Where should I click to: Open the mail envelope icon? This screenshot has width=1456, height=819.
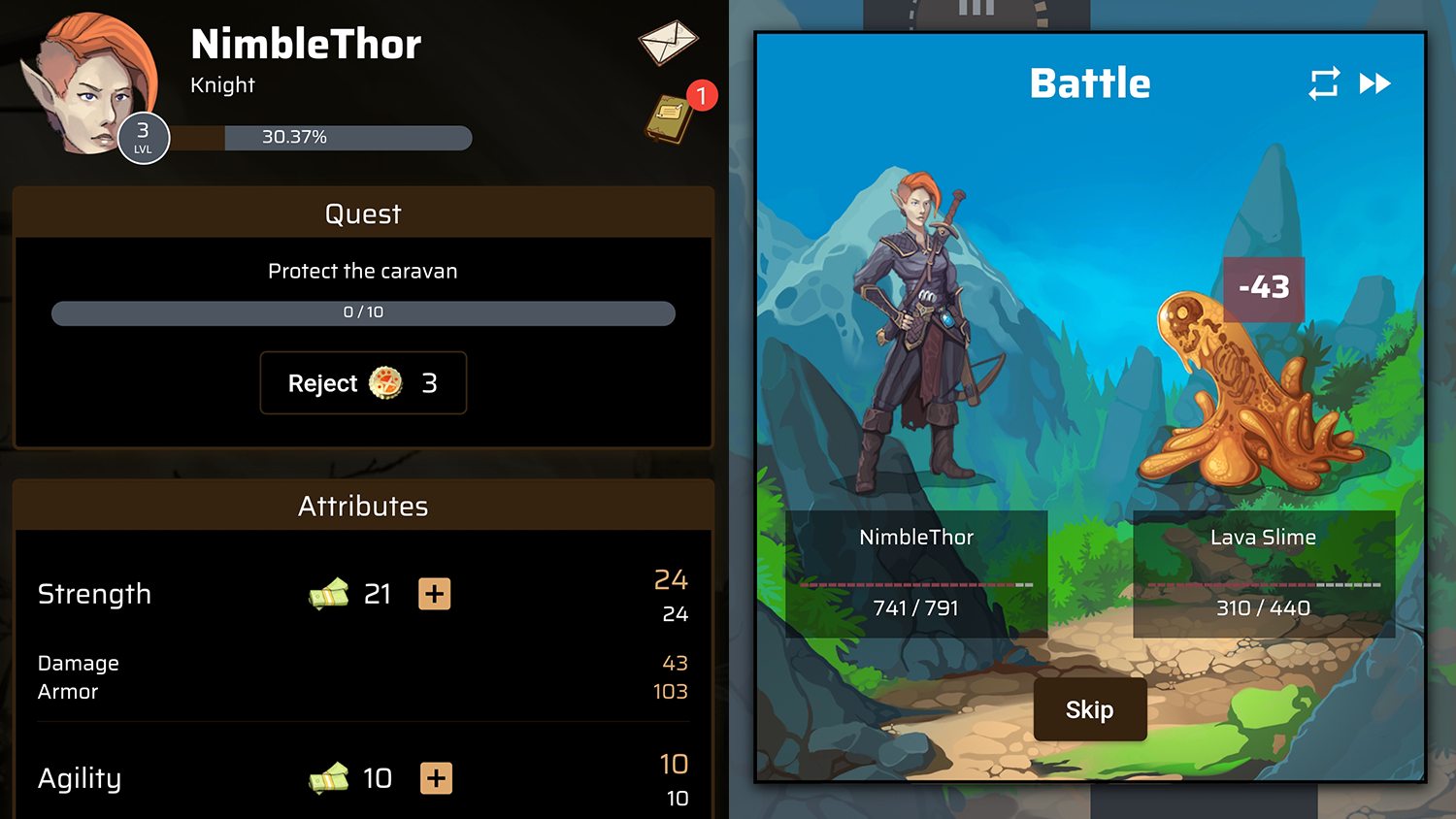tap(670, 41)
